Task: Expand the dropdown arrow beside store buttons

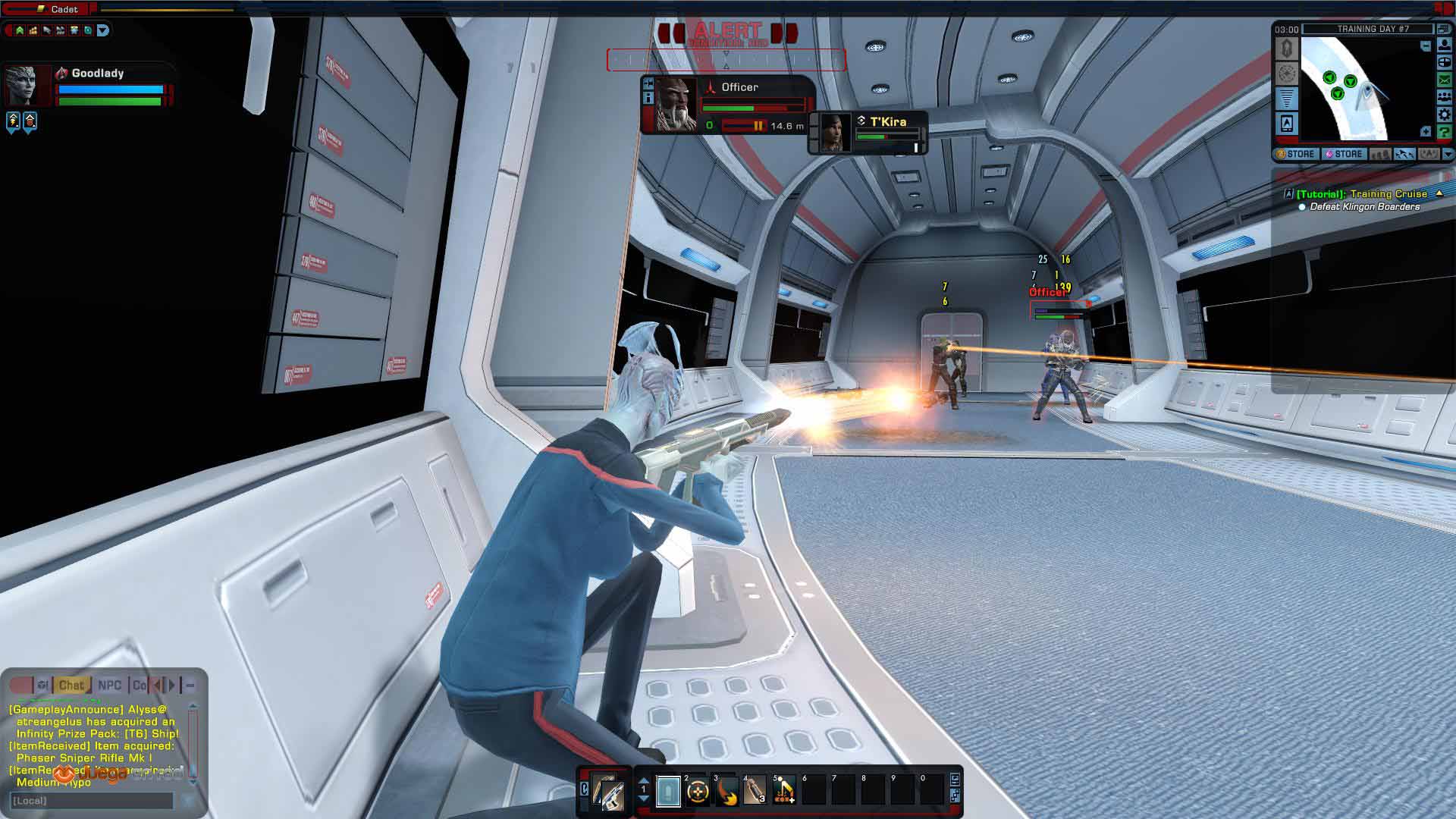Action: pyautogui.click(x=1448, y=154)
